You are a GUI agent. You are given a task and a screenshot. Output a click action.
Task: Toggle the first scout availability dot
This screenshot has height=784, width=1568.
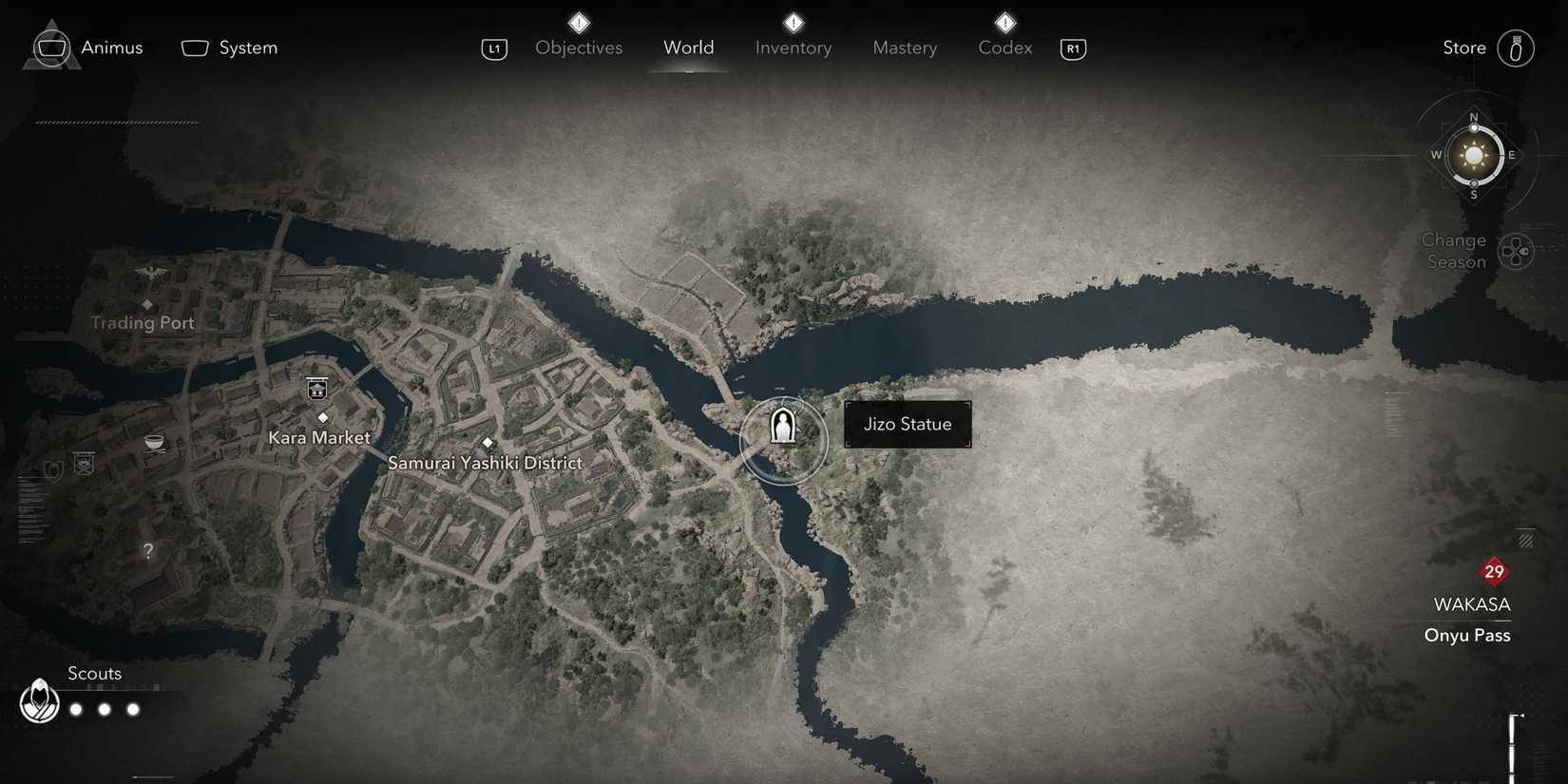tap(74, 708)
